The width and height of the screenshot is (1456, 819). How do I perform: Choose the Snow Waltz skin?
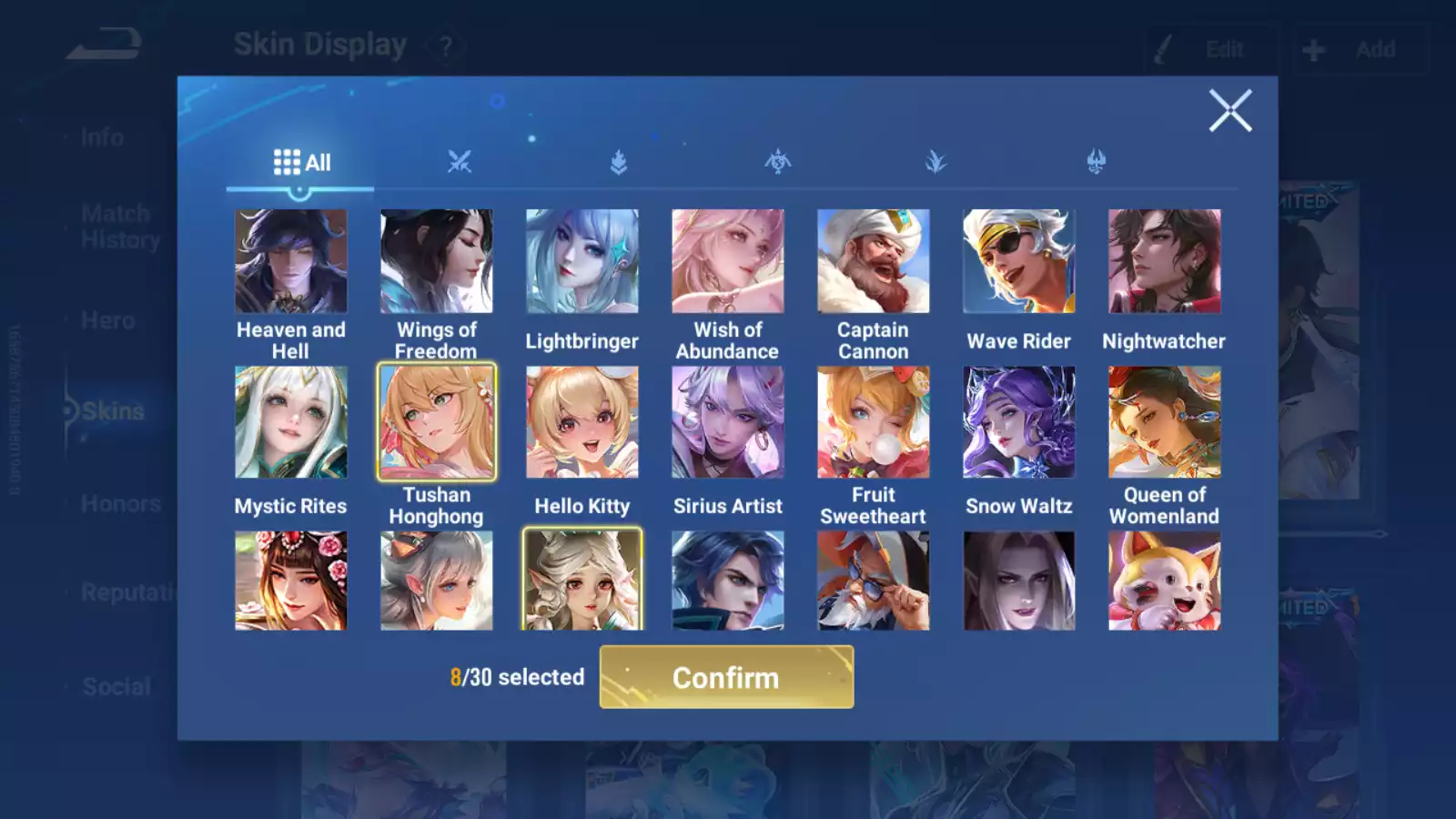[x=1018, y=422]
